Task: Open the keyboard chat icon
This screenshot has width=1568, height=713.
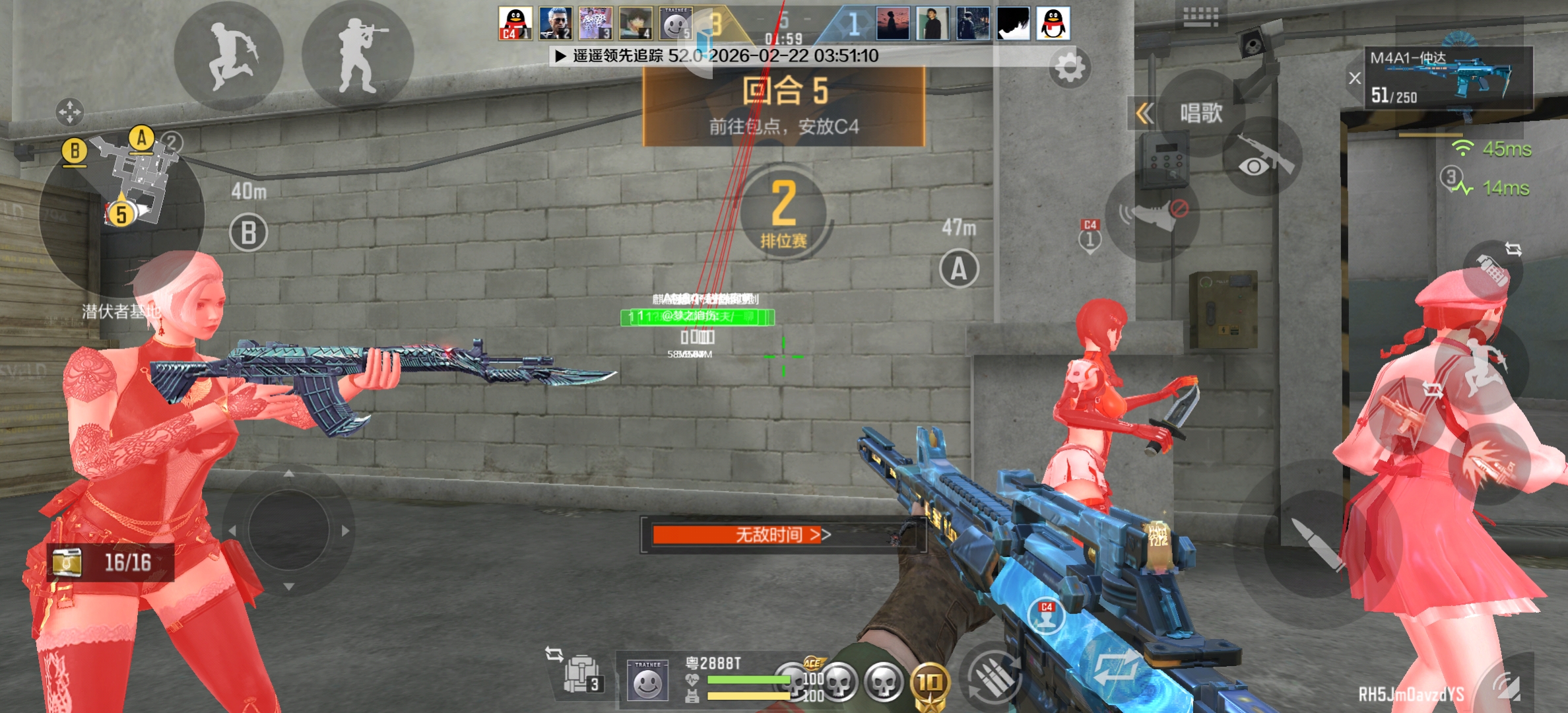Action: tap(1200, 17)
